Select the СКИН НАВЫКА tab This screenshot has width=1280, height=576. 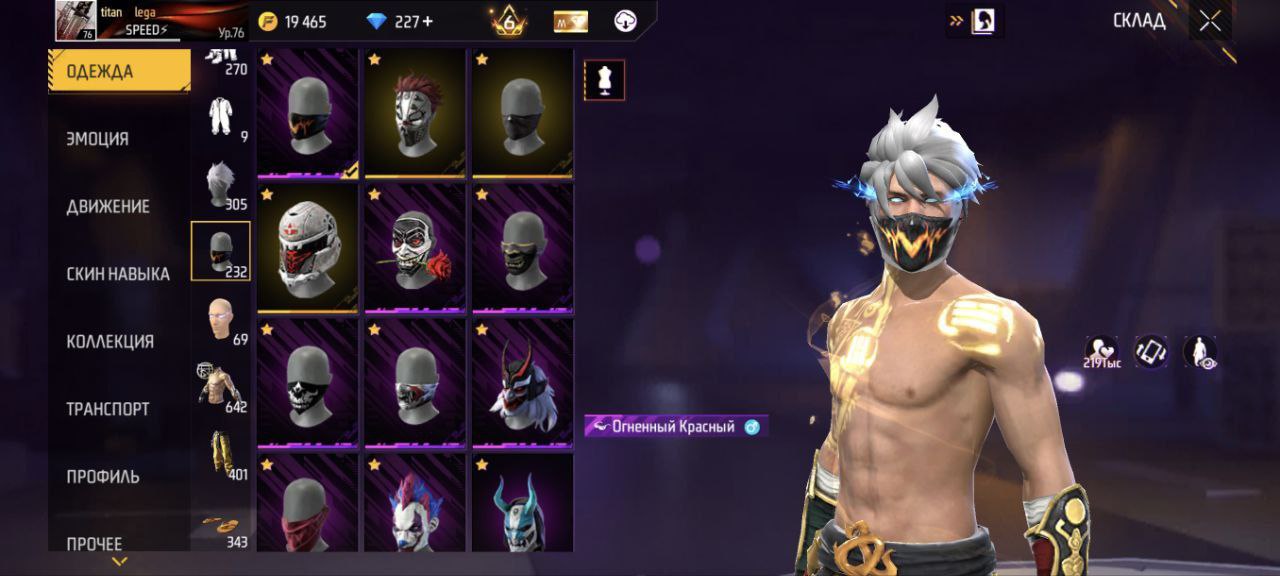[118, 274]
